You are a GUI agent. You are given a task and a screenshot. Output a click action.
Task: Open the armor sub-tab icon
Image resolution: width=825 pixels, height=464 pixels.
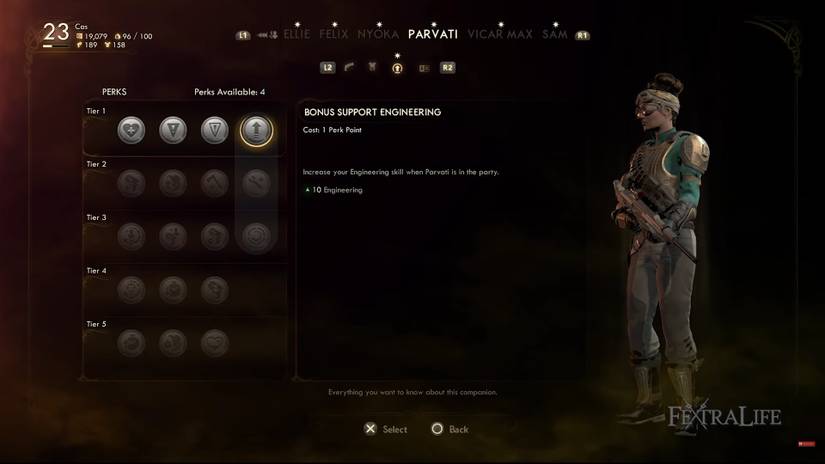point(373,68)
